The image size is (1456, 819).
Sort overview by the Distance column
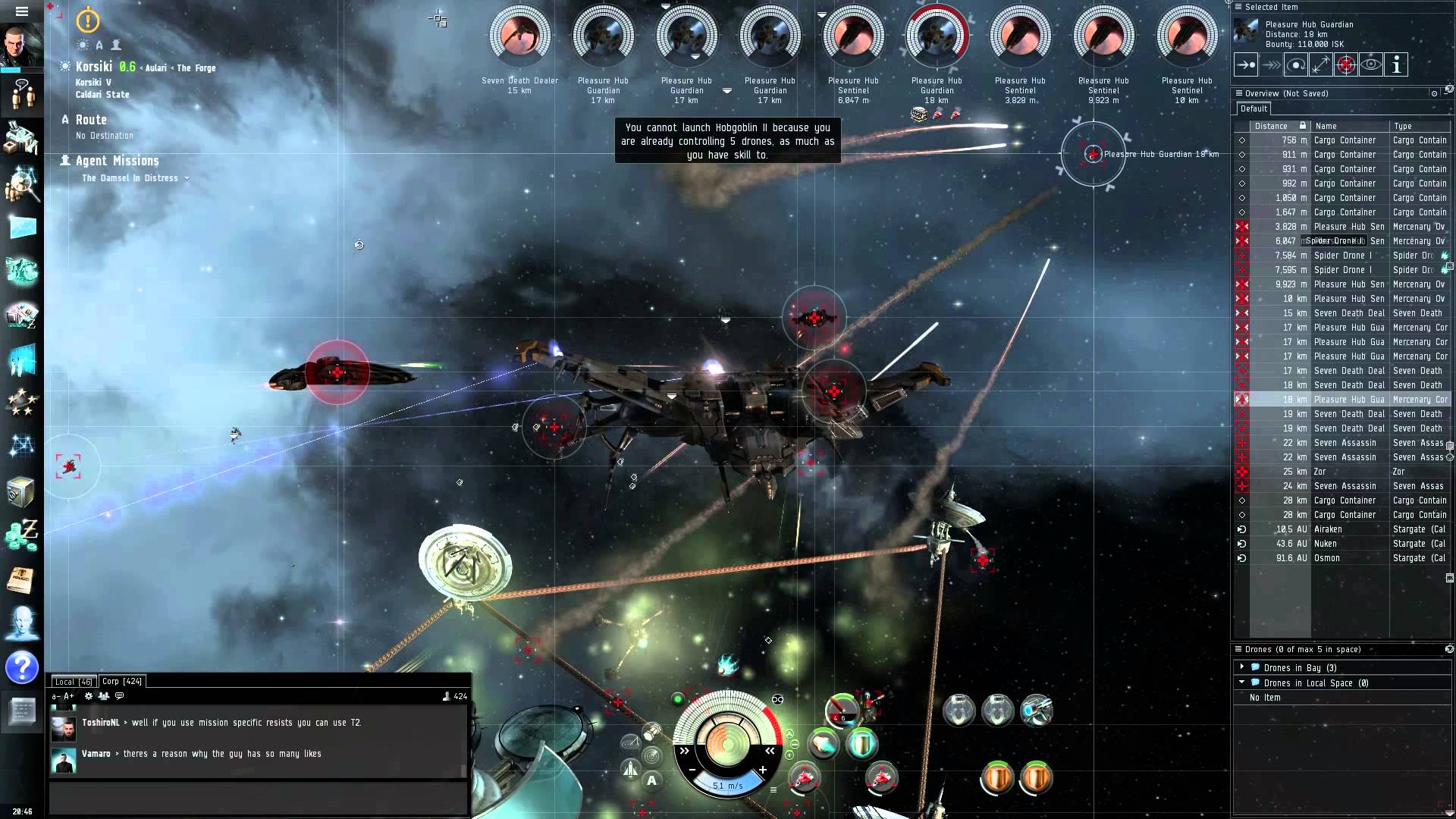click(1271, 126)
